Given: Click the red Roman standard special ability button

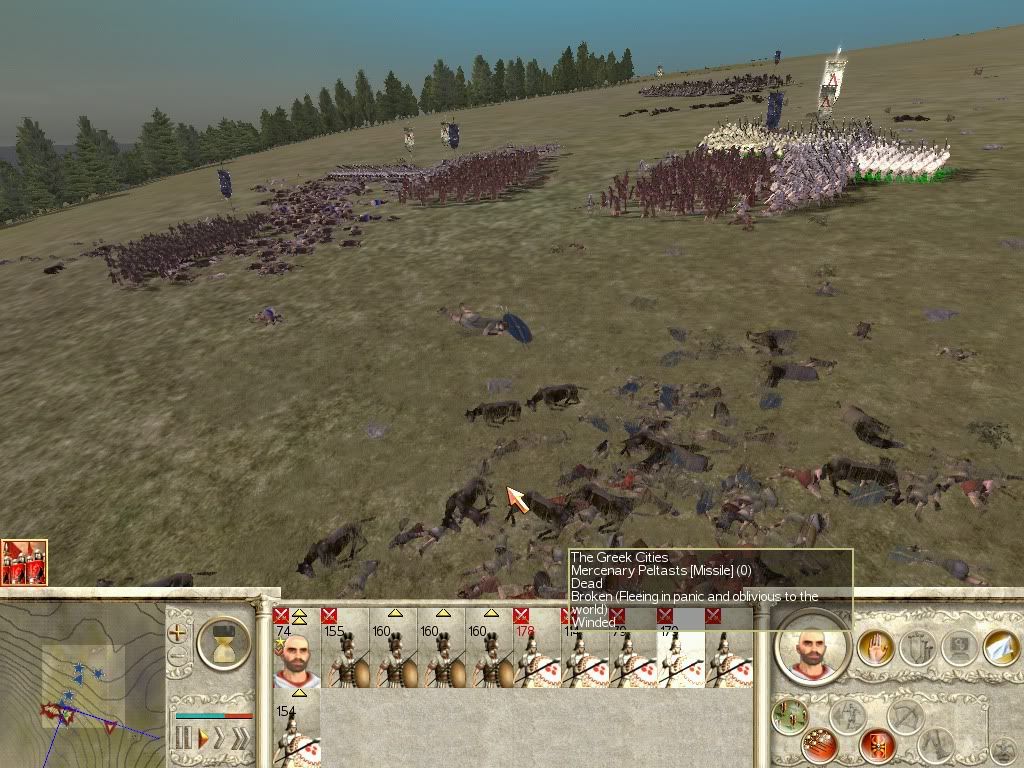Looking at the screenshot, I should pos(877,745).
